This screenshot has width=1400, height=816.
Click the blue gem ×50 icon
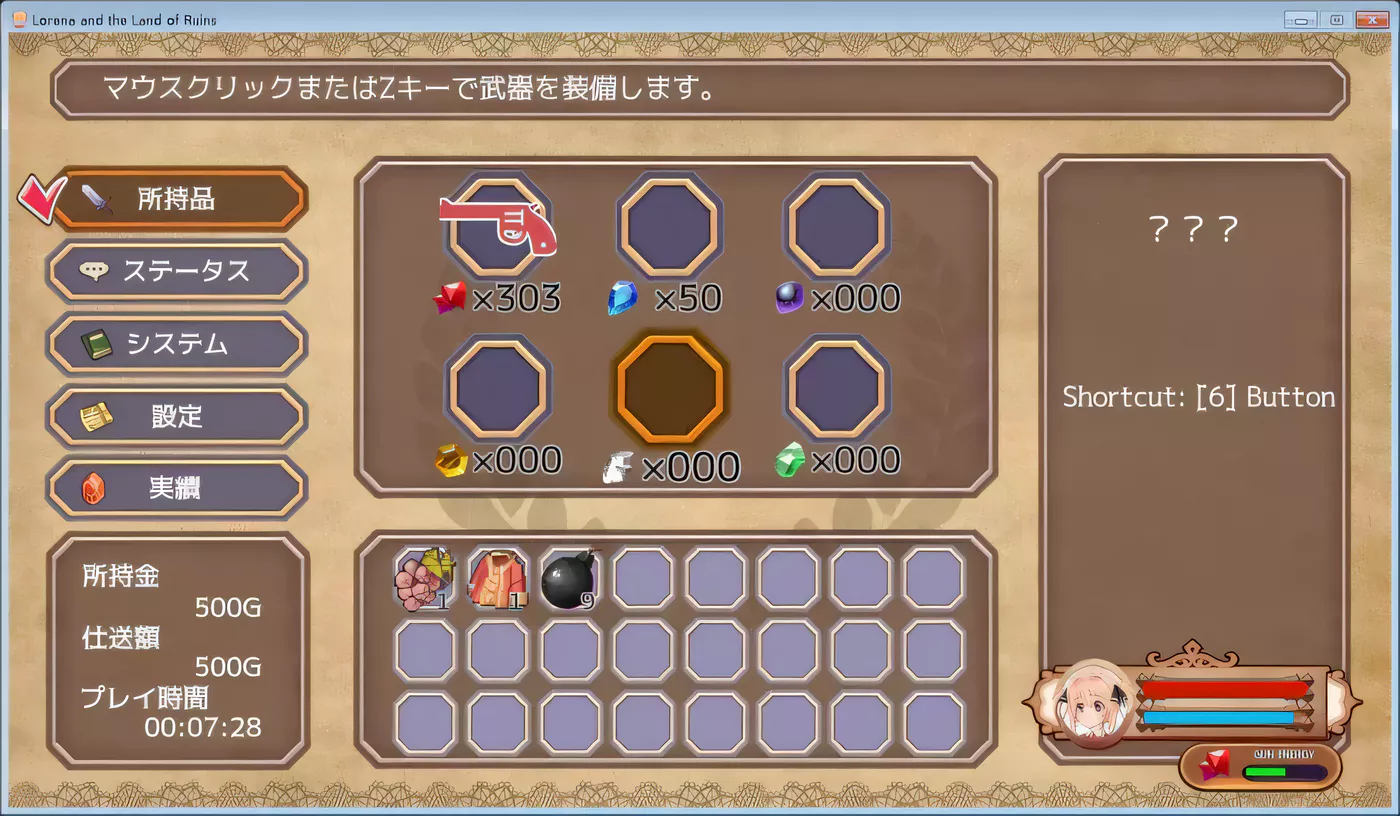coord(622,297)
